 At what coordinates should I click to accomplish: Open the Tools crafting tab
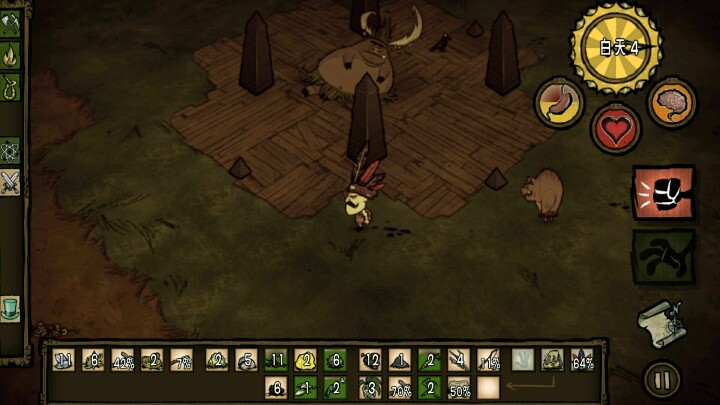coord(10,25)
